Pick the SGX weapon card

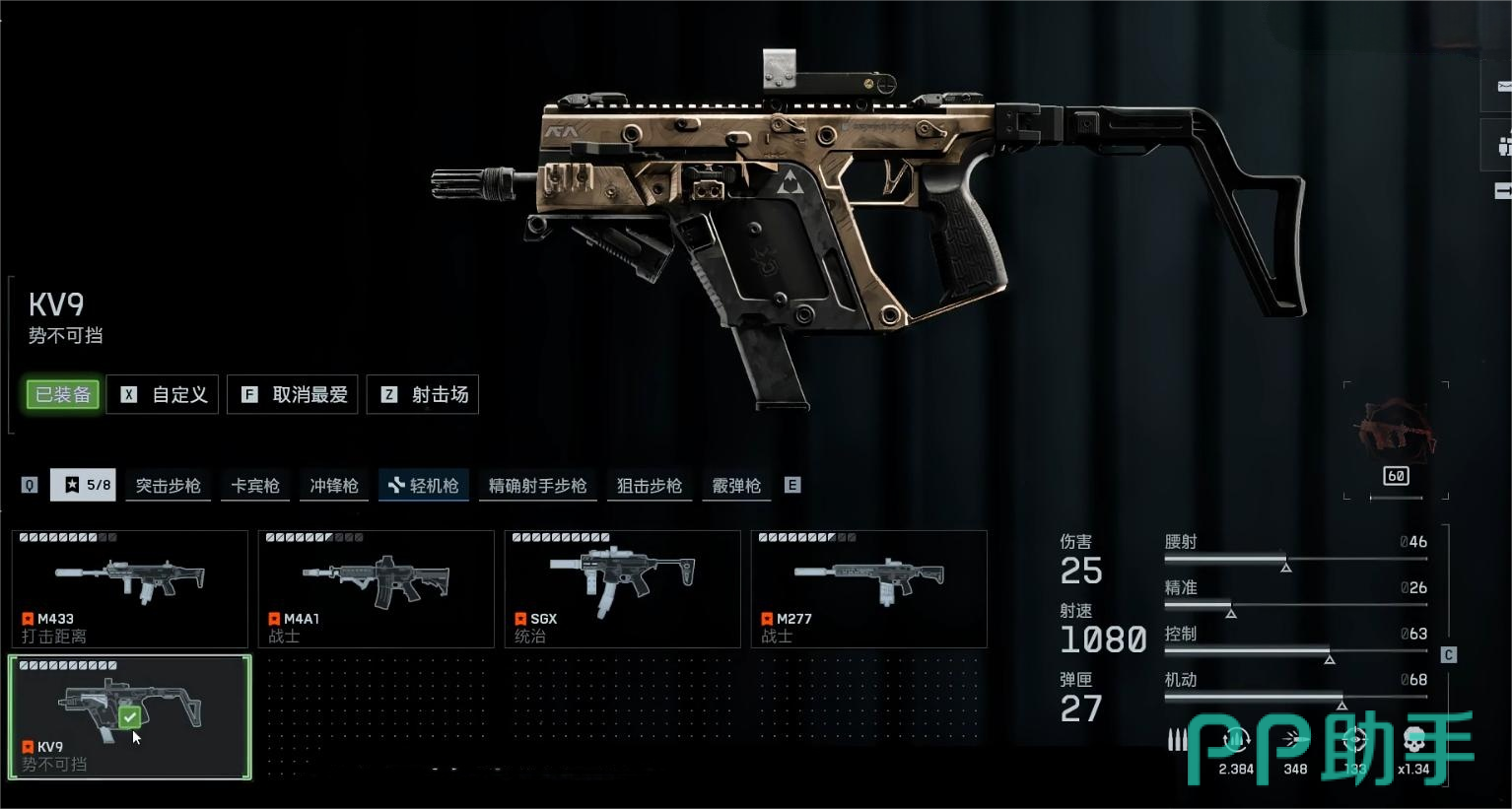(622, 588)
